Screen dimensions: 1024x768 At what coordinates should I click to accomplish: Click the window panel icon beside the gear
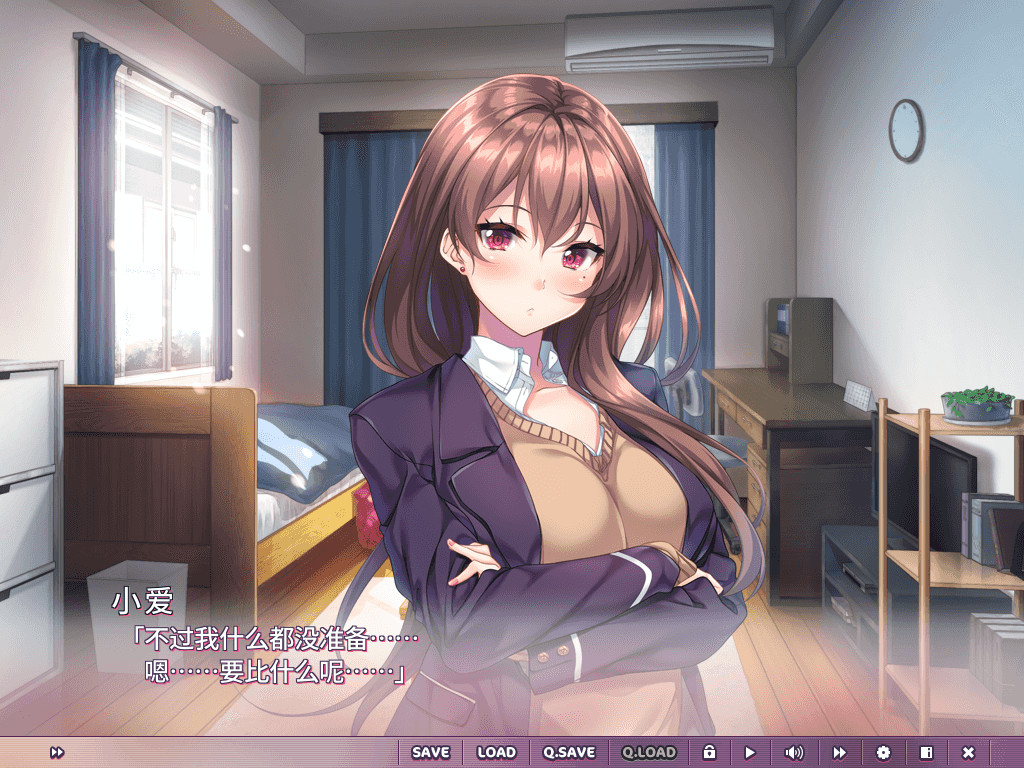coord(926,752)
